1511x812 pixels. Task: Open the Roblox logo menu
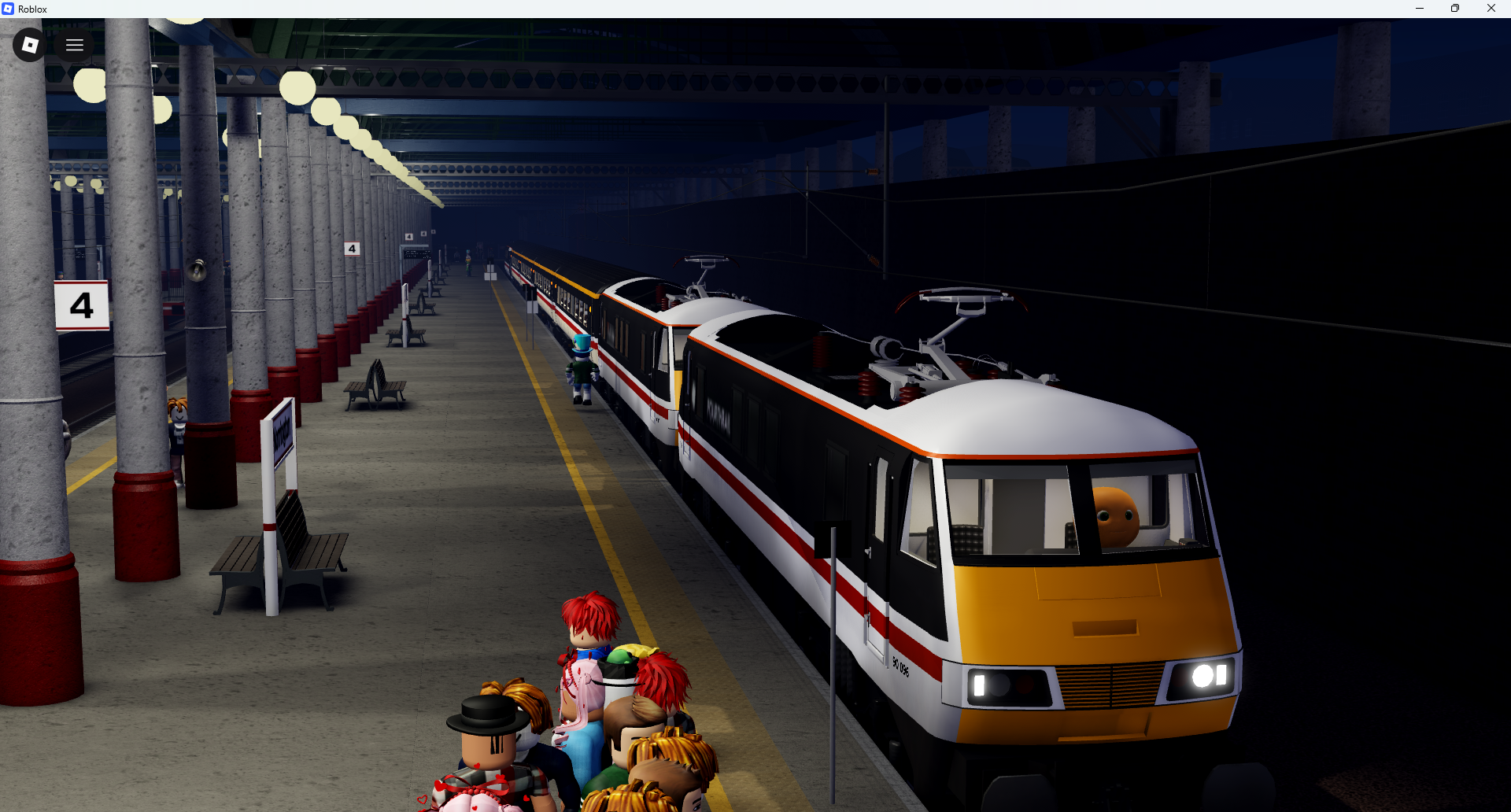click(x=30, y=45)
